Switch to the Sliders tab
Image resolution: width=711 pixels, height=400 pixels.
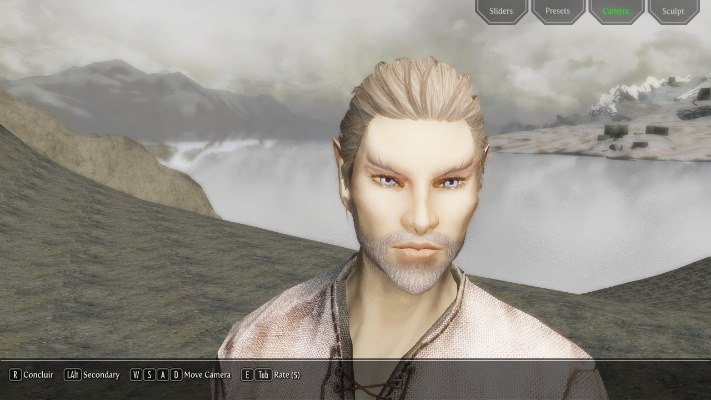501,12
